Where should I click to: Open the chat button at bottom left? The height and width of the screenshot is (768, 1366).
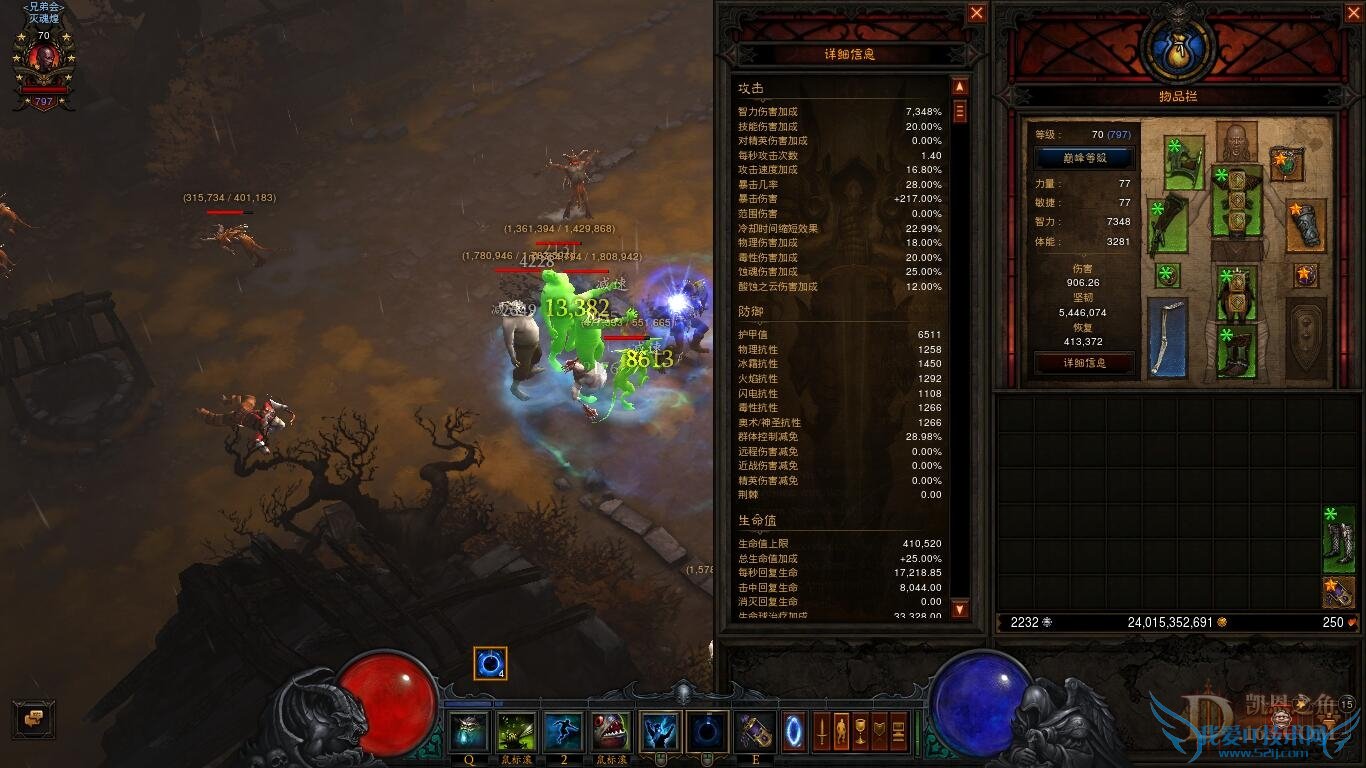[33, 718]
